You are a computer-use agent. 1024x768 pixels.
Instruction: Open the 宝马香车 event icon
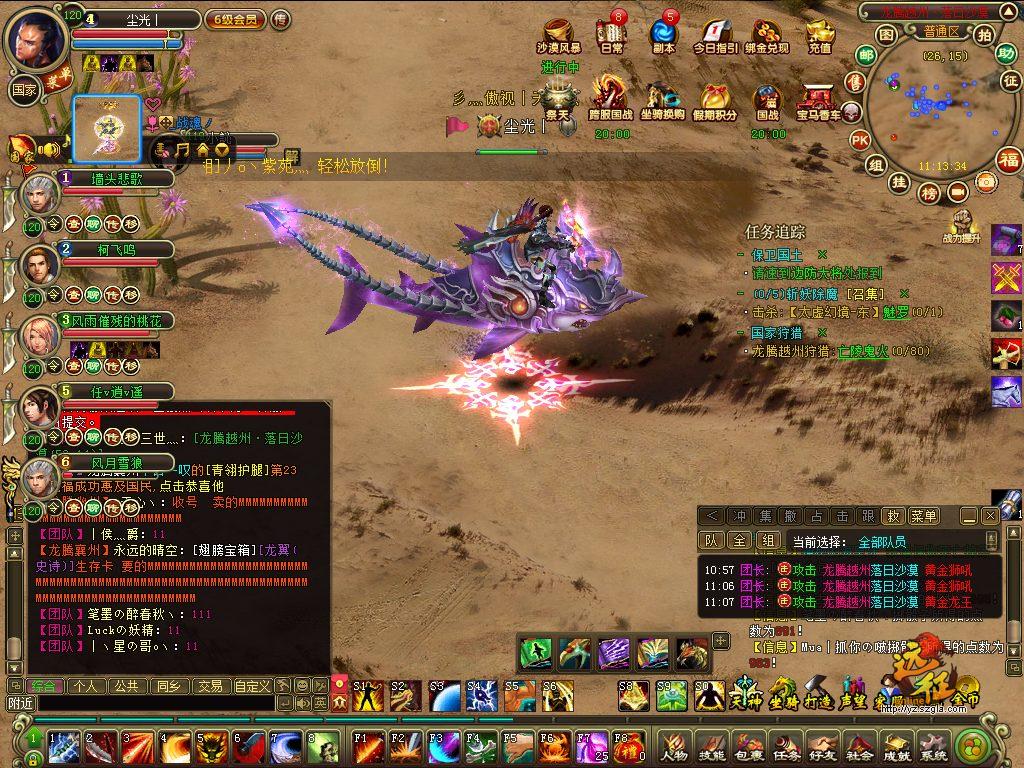click(819, 99)
